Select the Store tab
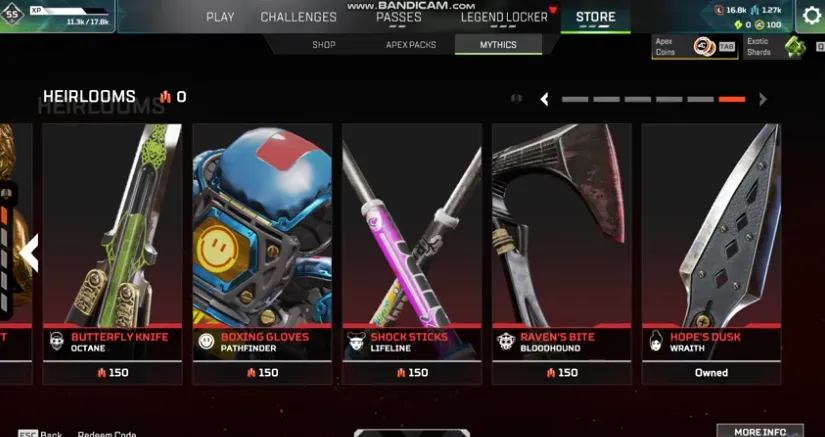 (595, 17)
